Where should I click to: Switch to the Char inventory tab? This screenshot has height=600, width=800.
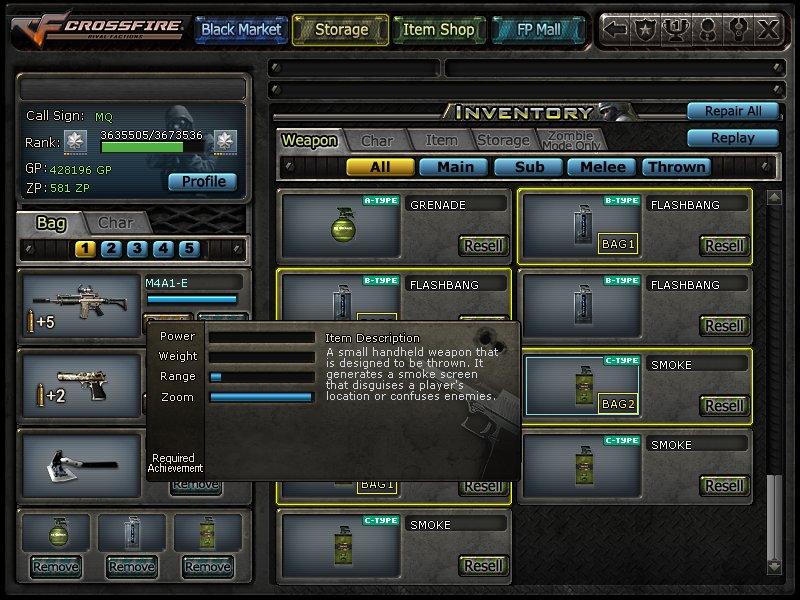(377, 141)
